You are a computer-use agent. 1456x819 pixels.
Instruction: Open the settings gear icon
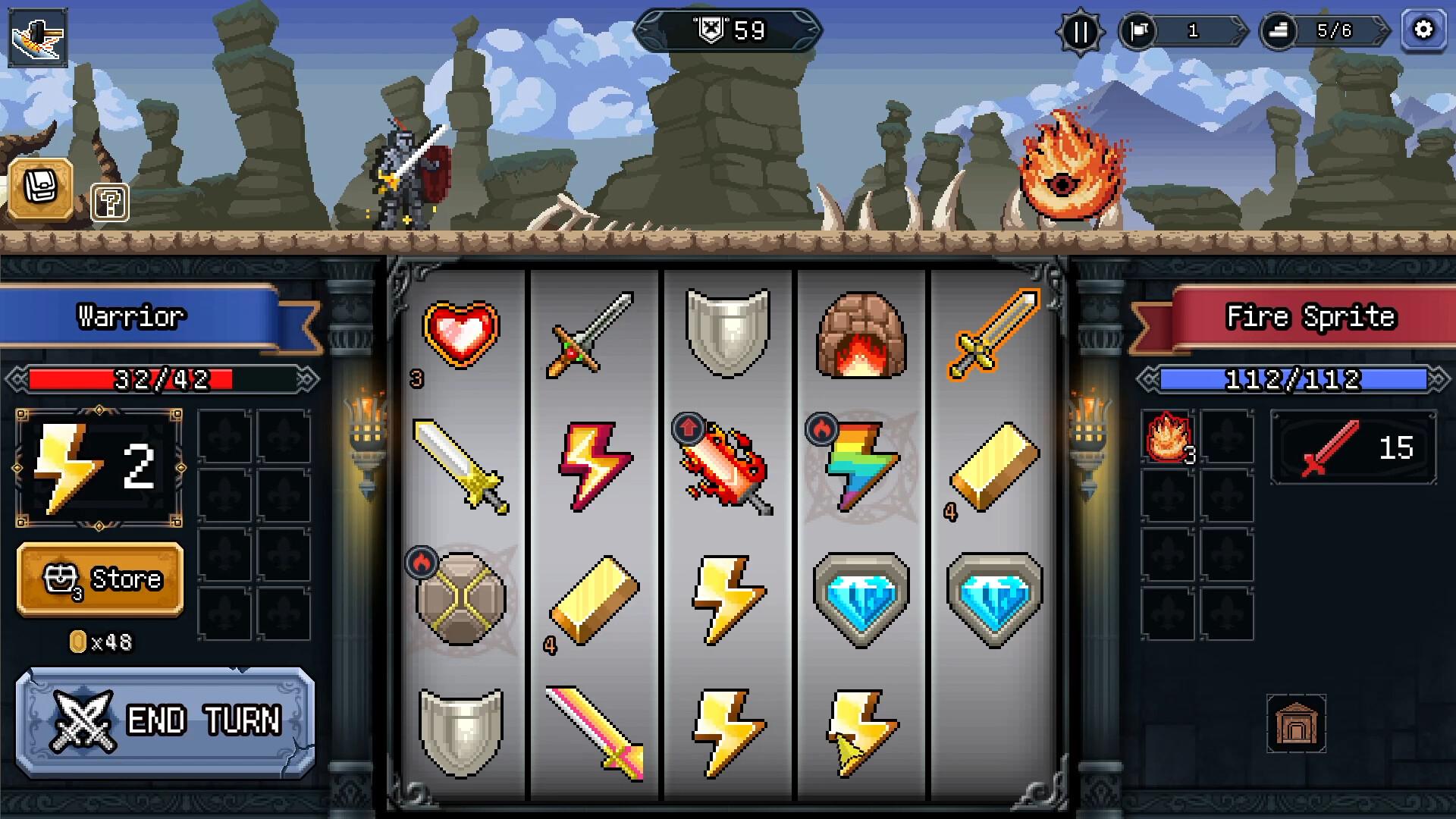coord(1424,31)
